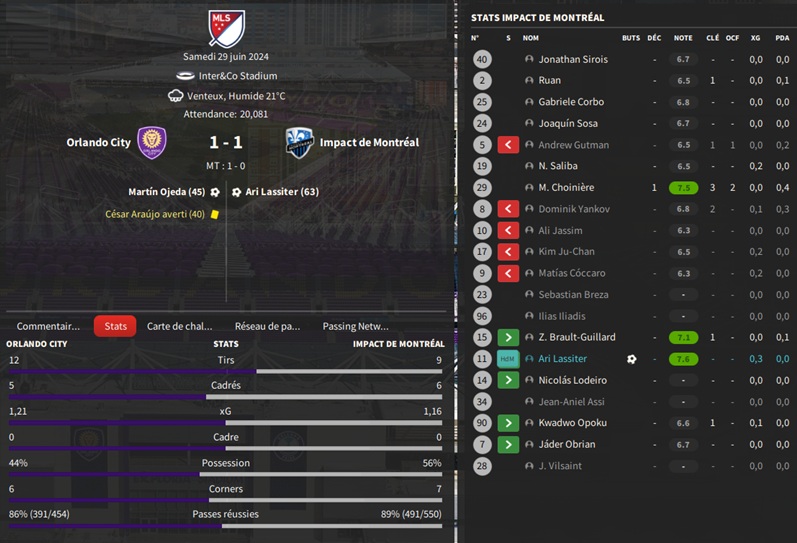Click on Joaquín Sosa's name
Screen dimensions: 797x543
point(567,124)
